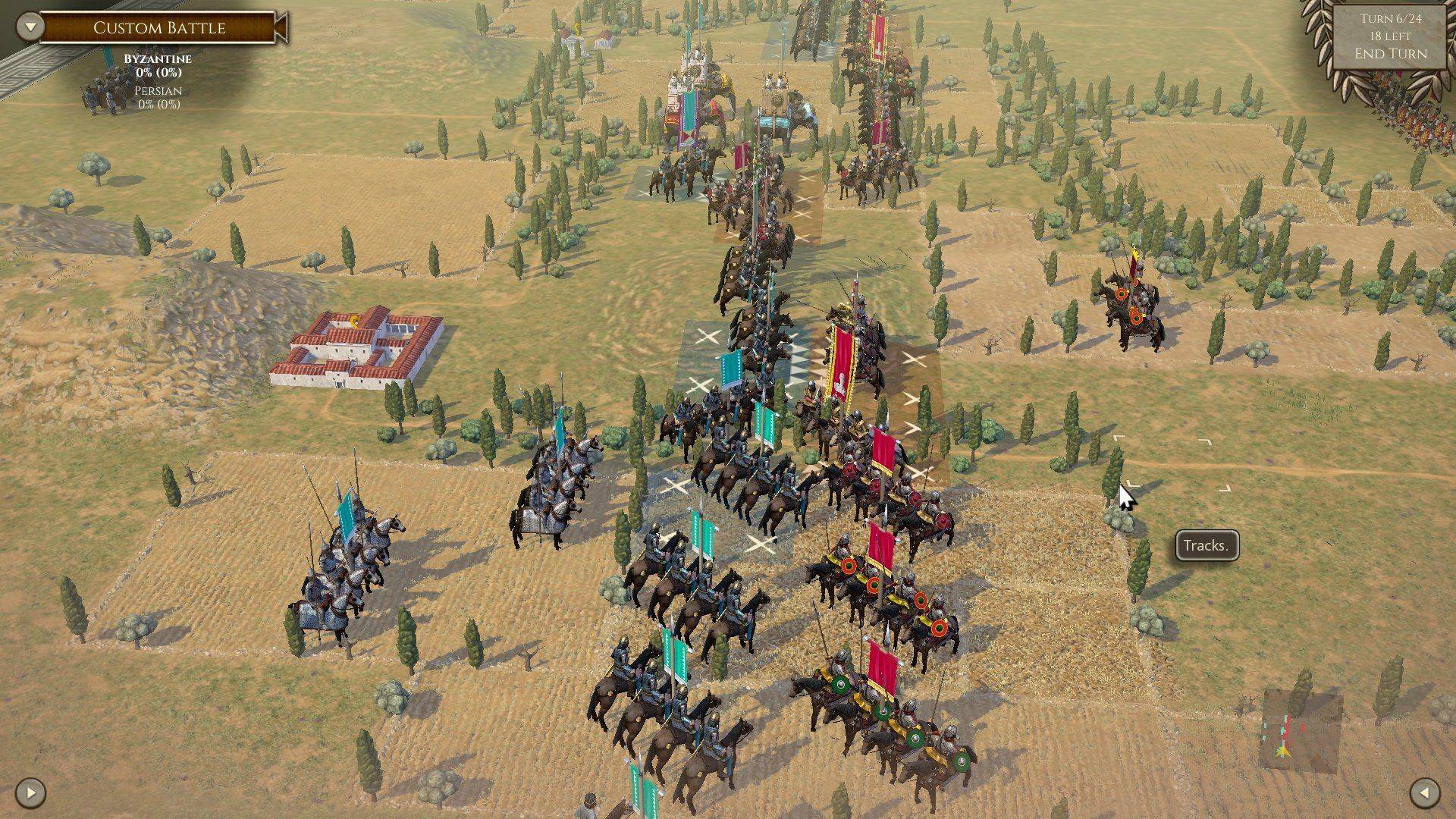Open the dropdown arrow beside Custom Battle
This screenshot has width=1456, height=819.
coord(30,27)
